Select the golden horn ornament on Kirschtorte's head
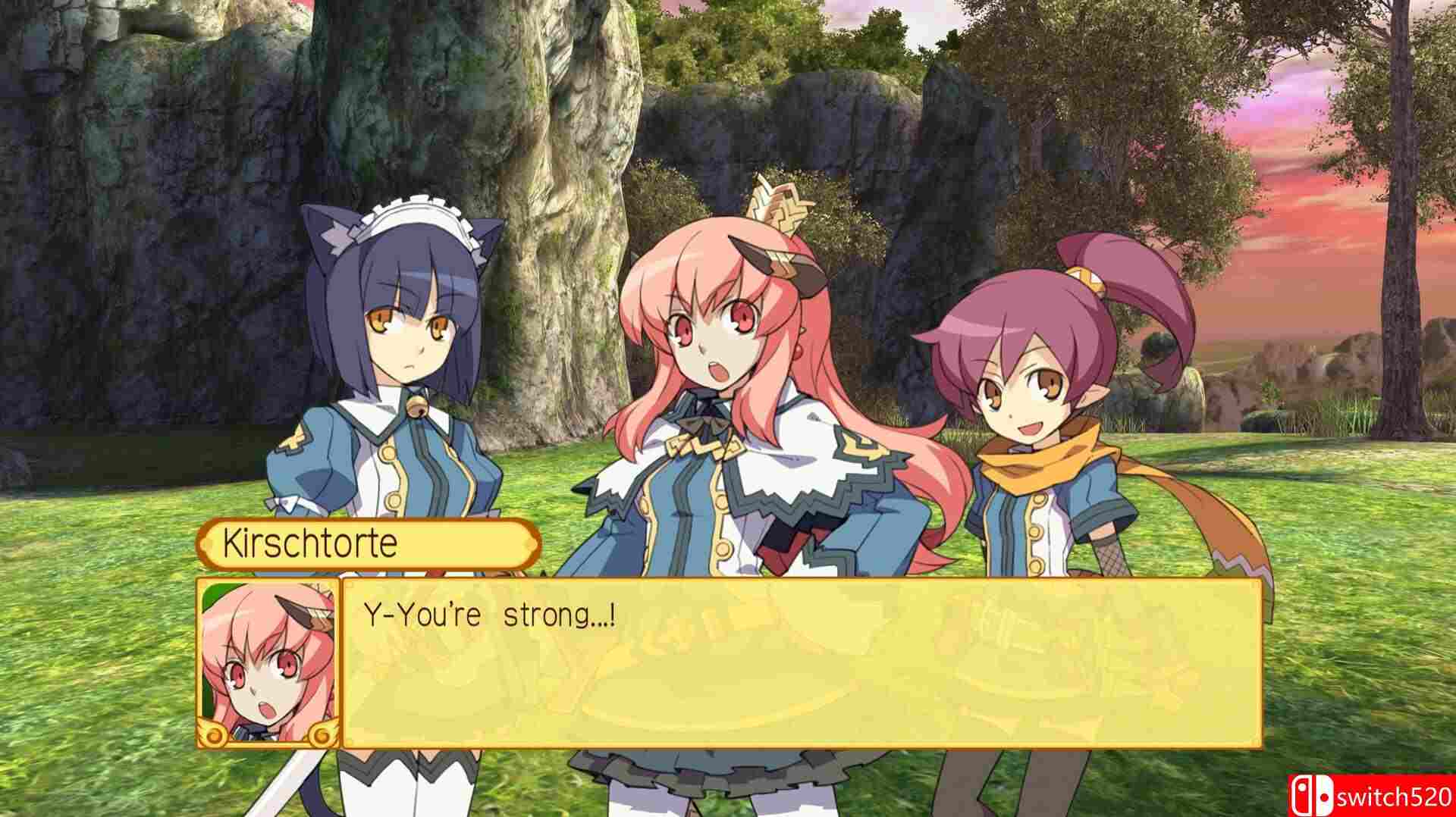This screenshot has height=817, width=1456. click(x=780, y=202)
